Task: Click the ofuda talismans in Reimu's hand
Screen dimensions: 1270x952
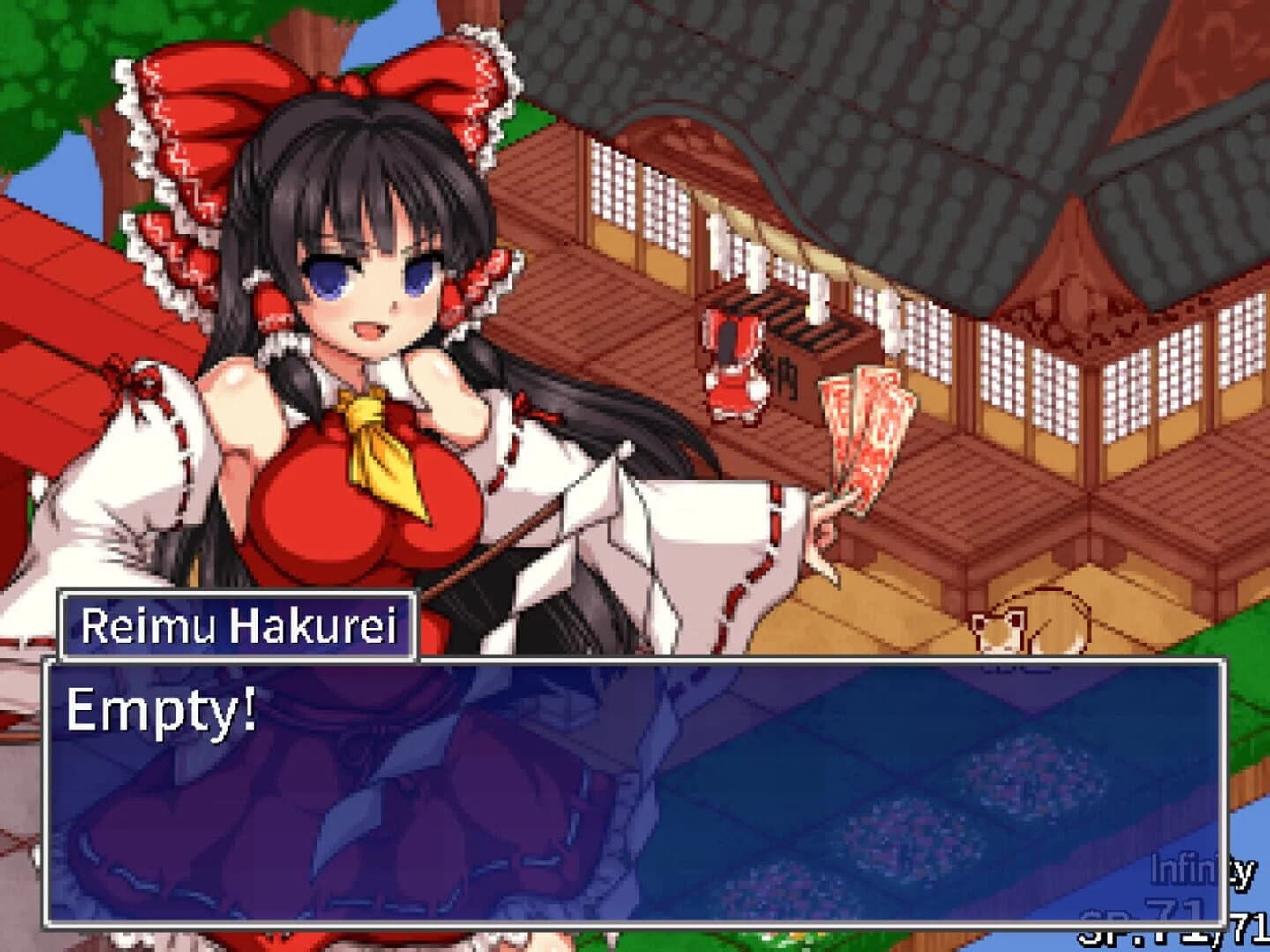Action: point(864,432)
